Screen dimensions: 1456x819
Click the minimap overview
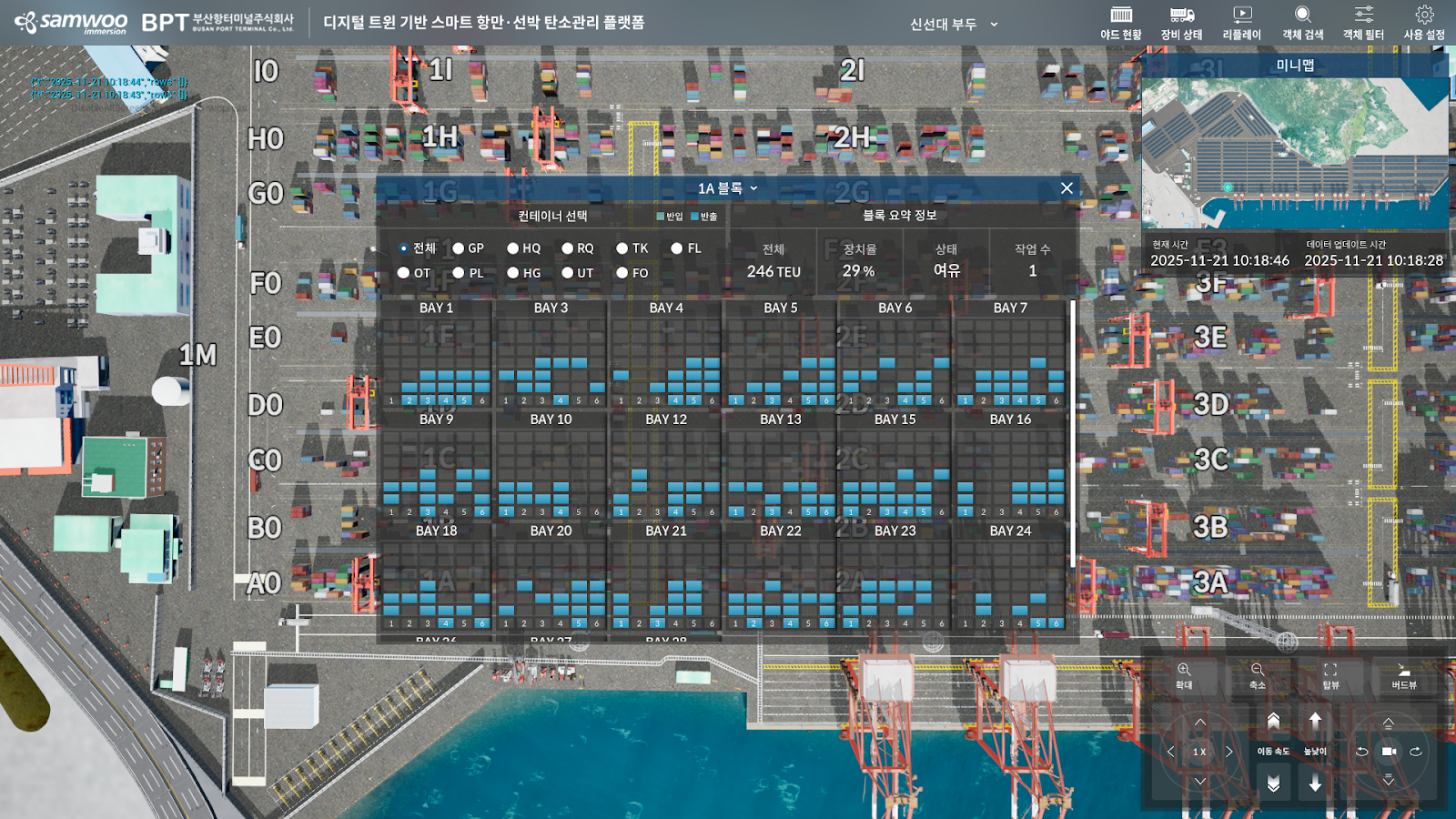pos(1294,153)
